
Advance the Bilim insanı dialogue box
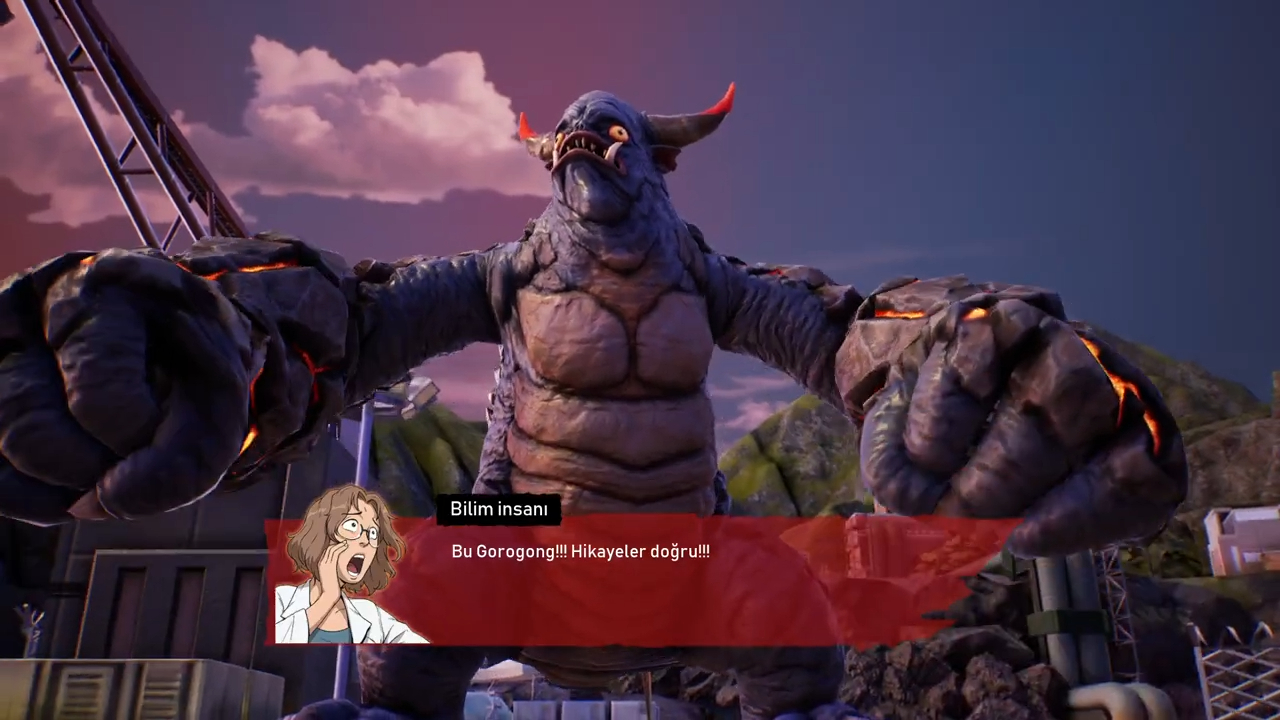(640, 580)
